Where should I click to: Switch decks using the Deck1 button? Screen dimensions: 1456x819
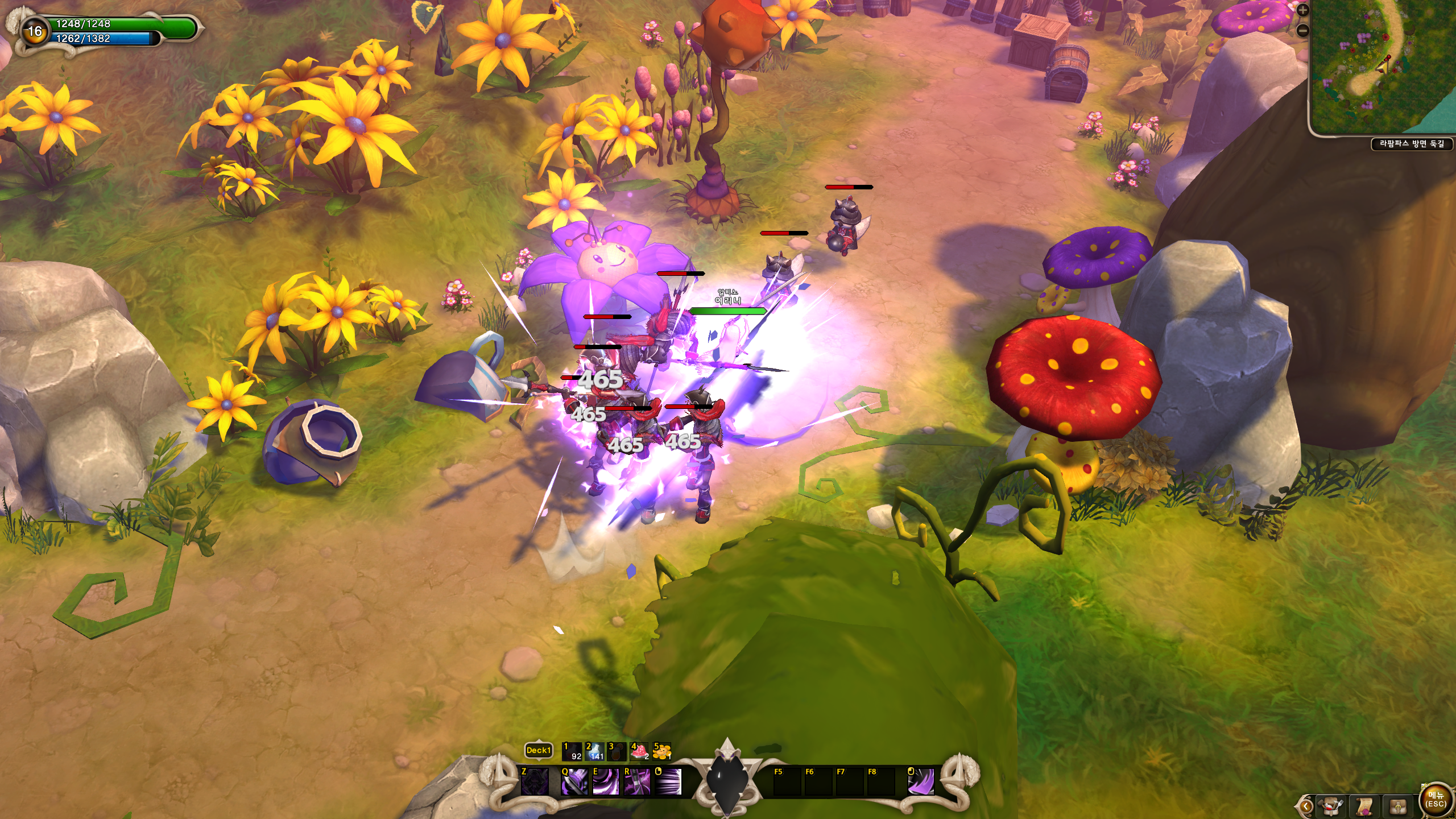click(538, 750)
